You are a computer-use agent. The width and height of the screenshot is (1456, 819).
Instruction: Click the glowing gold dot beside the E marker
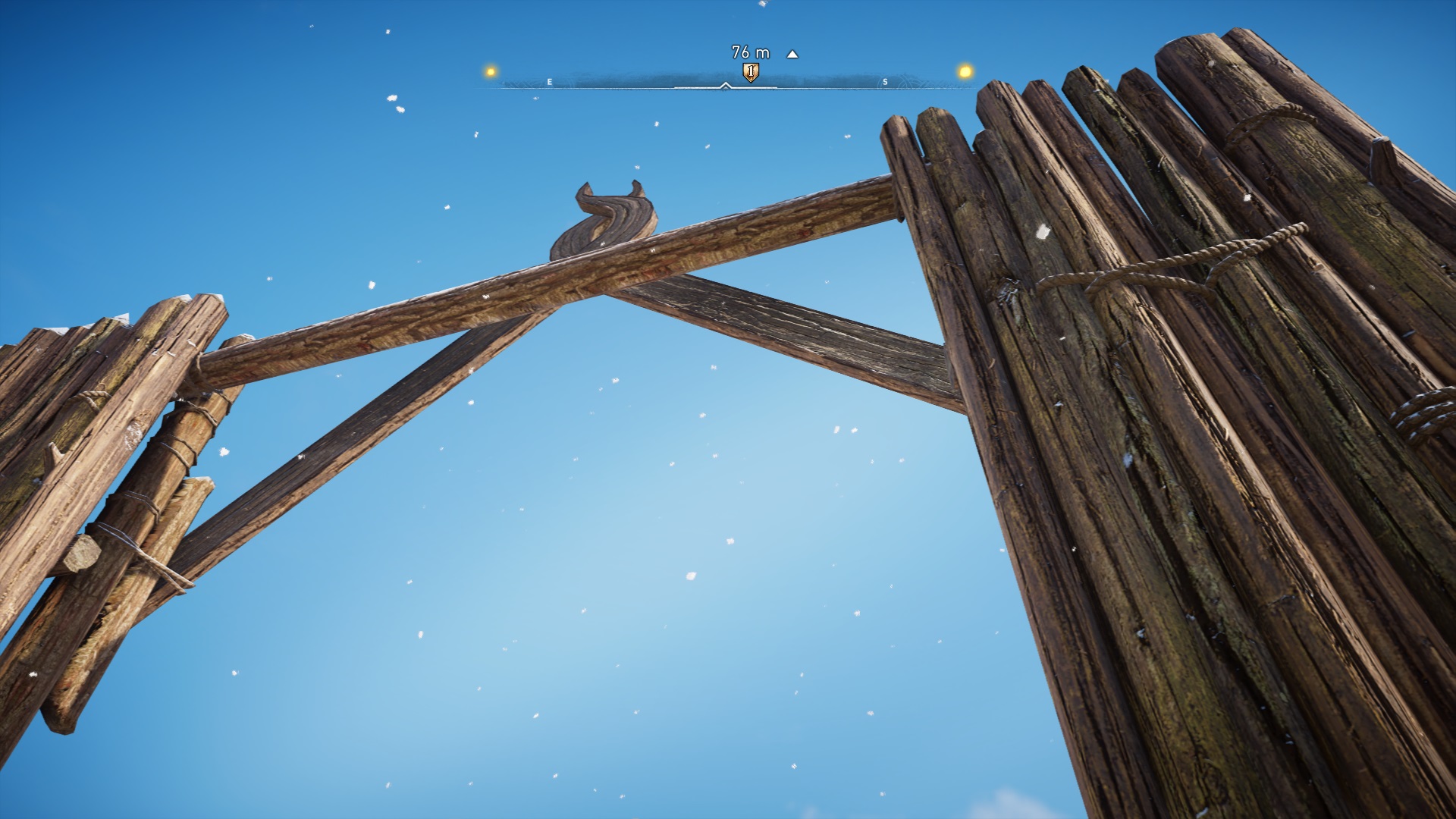pyautogui.click(x=491, y=72)
